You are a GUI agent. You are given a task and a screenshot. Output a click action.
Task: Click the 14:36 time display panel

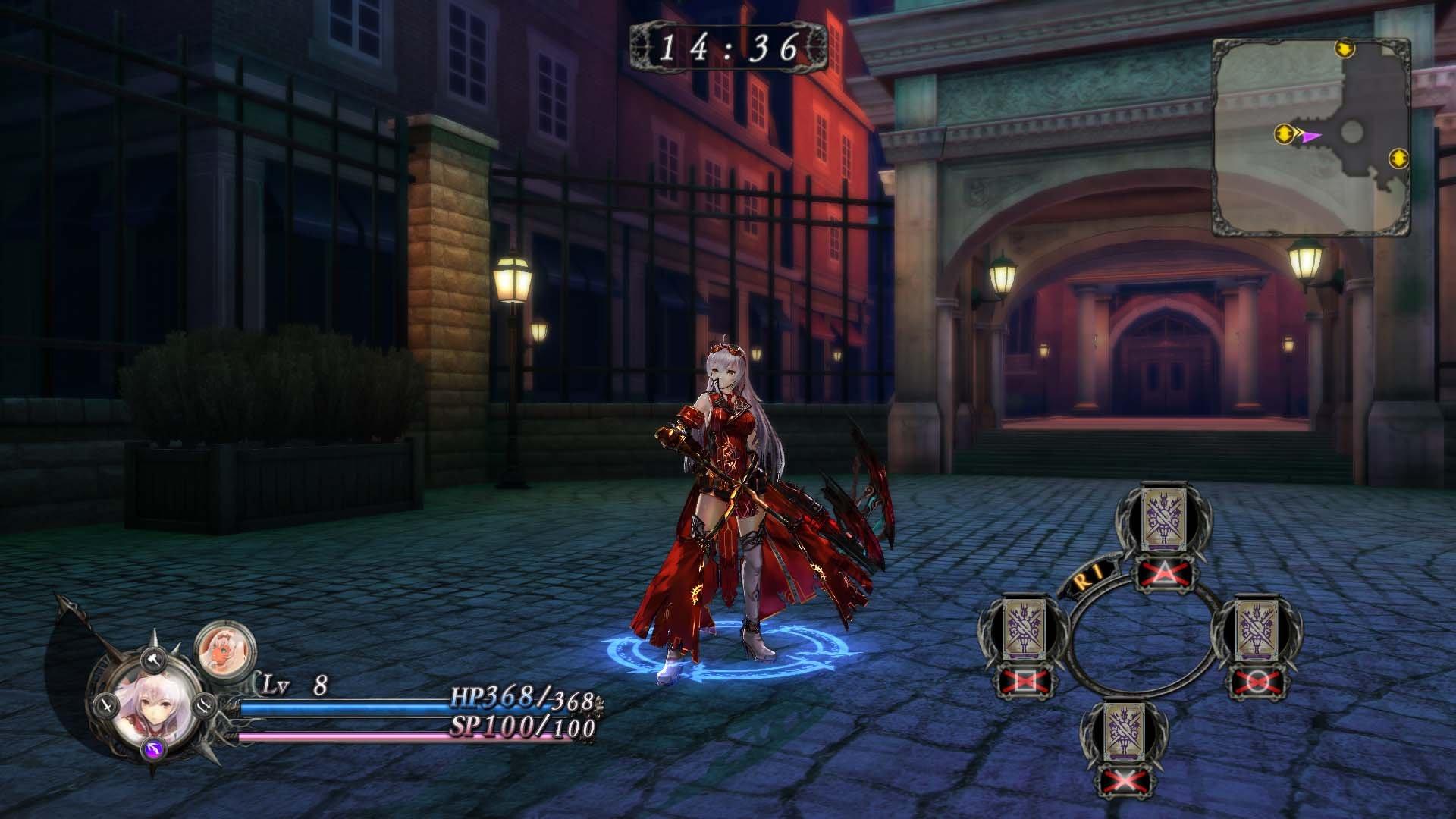coord(728,47)
